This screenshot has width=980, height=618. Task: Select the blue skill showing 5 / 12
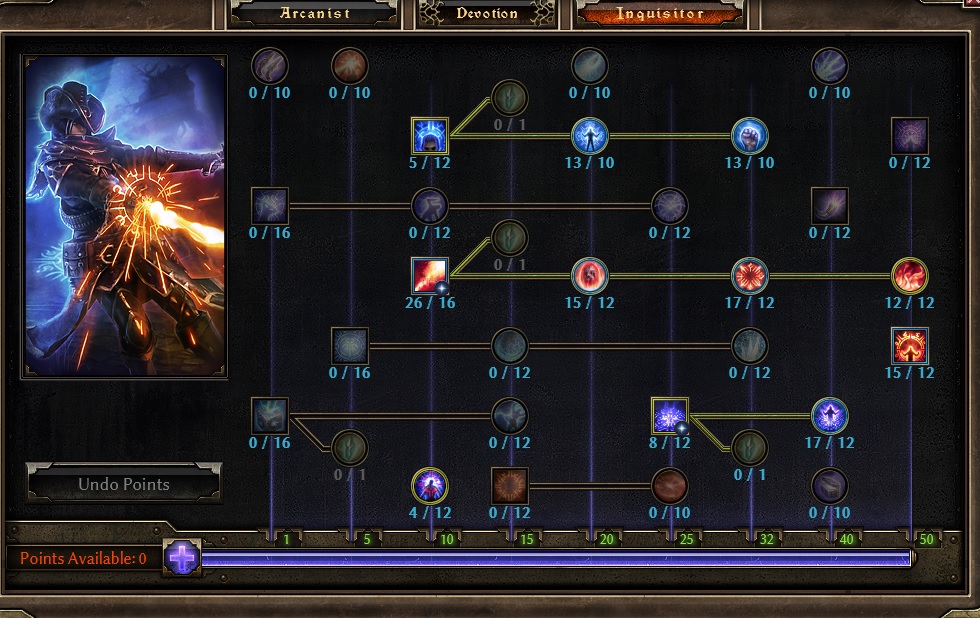click(x=430, y=135)
